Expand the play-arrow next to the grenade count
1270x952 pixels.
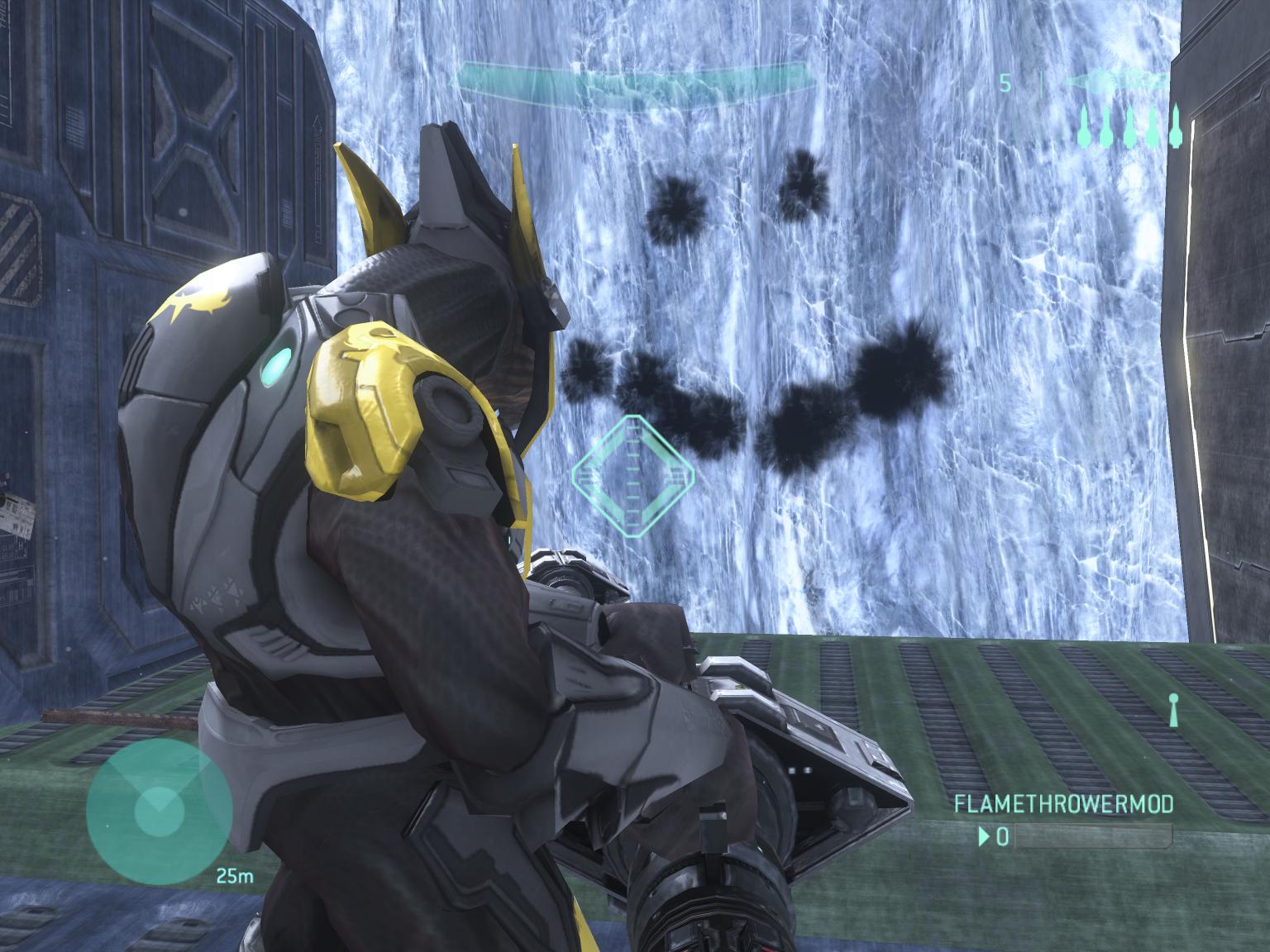tap(985, 836)
